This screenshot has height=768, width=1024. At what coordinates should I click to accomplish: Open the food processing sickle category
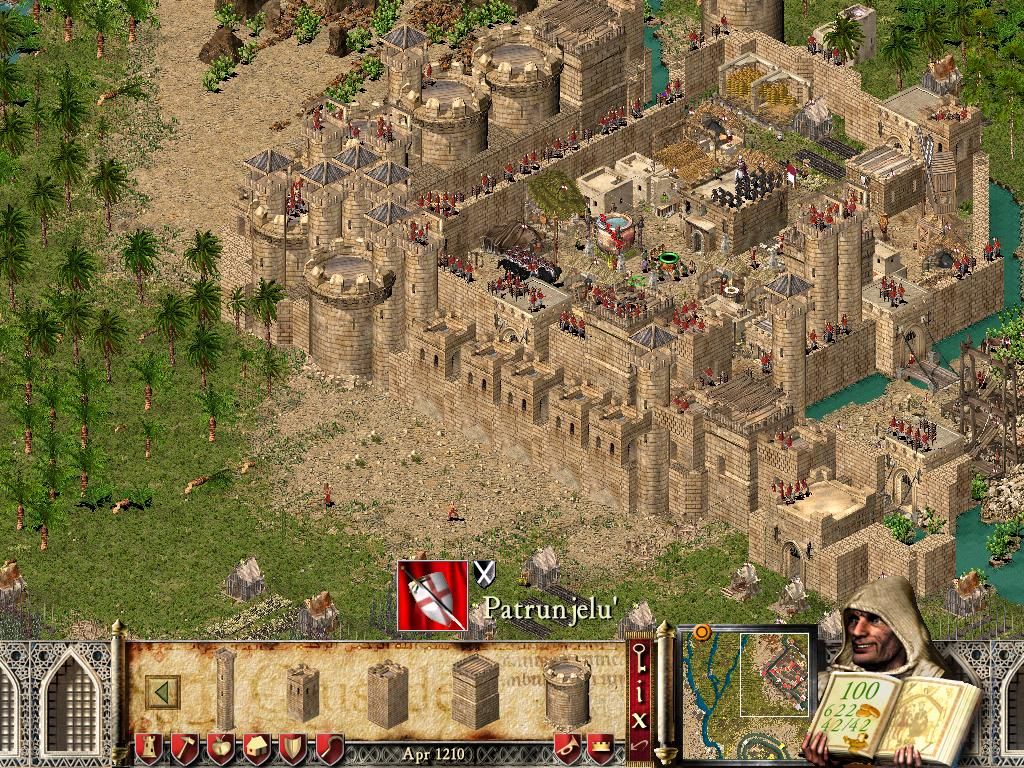[x=329, y=747]
